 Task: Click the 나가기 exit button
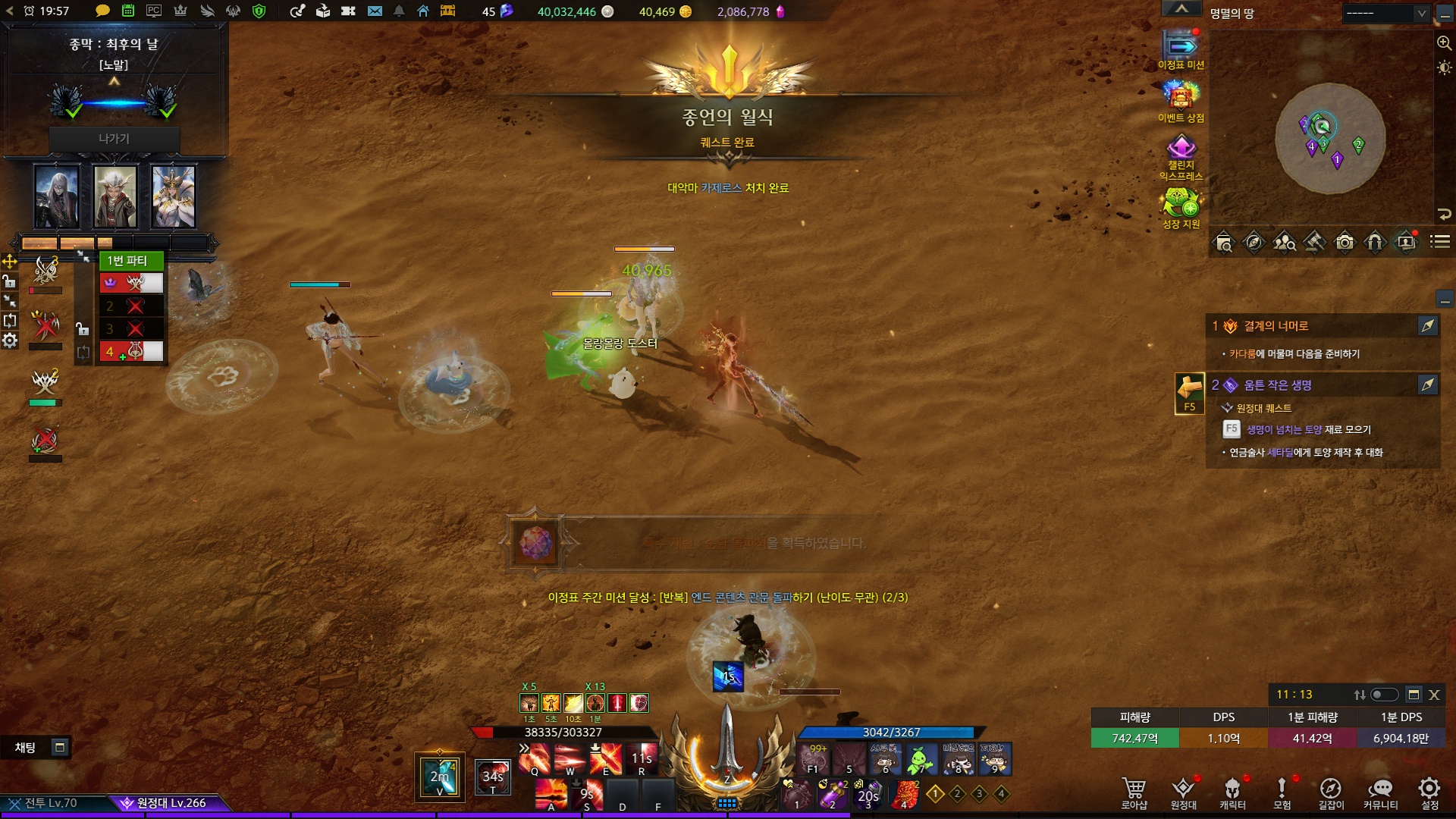114,139
